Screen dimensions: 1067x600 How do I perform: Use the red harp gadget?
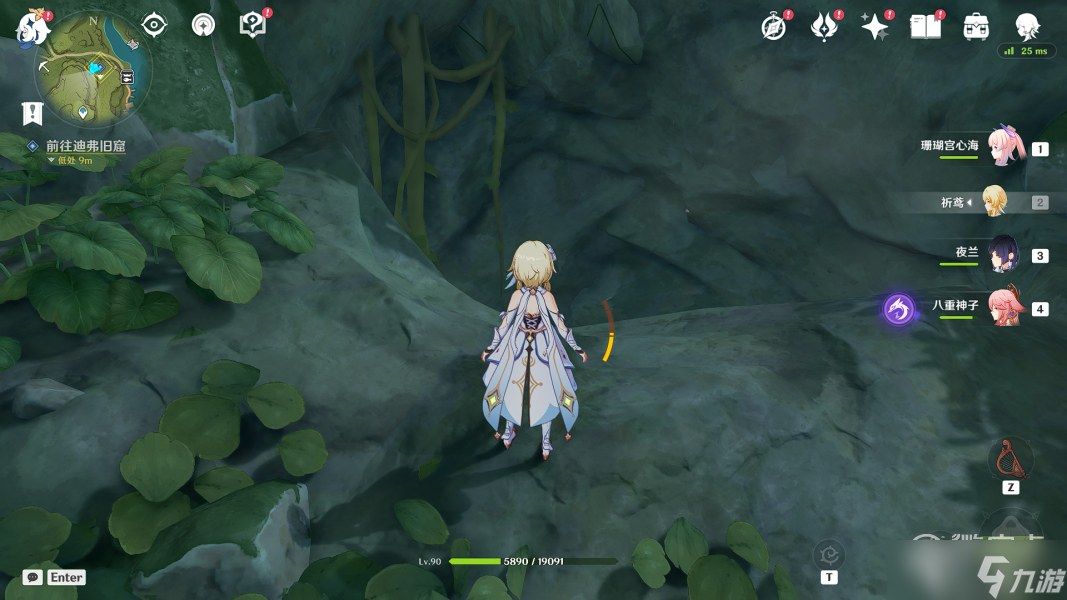click(1010, 459)
